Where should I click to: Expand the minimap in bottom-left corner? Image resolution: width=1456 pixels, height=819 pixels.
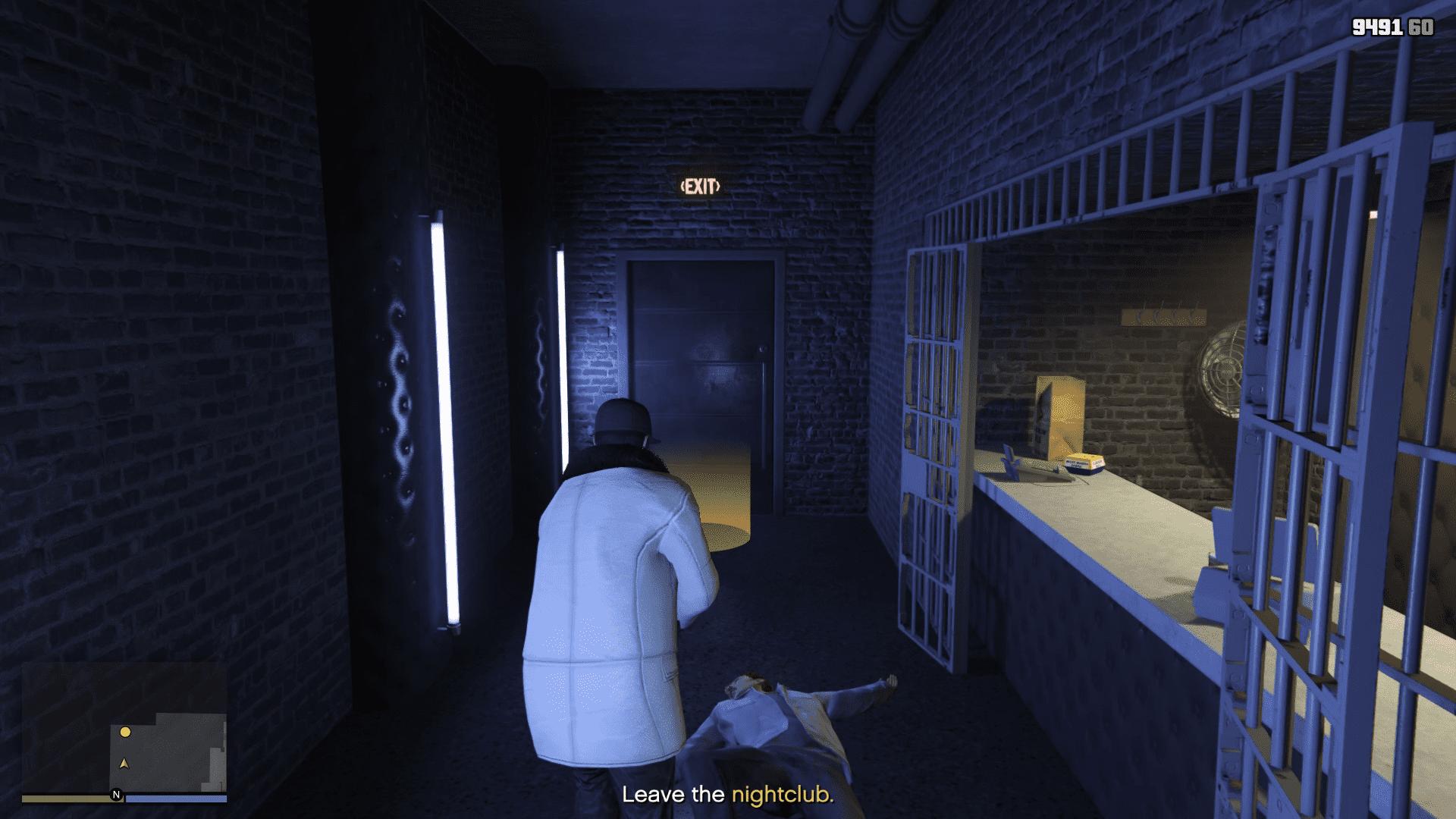(167, 751)
